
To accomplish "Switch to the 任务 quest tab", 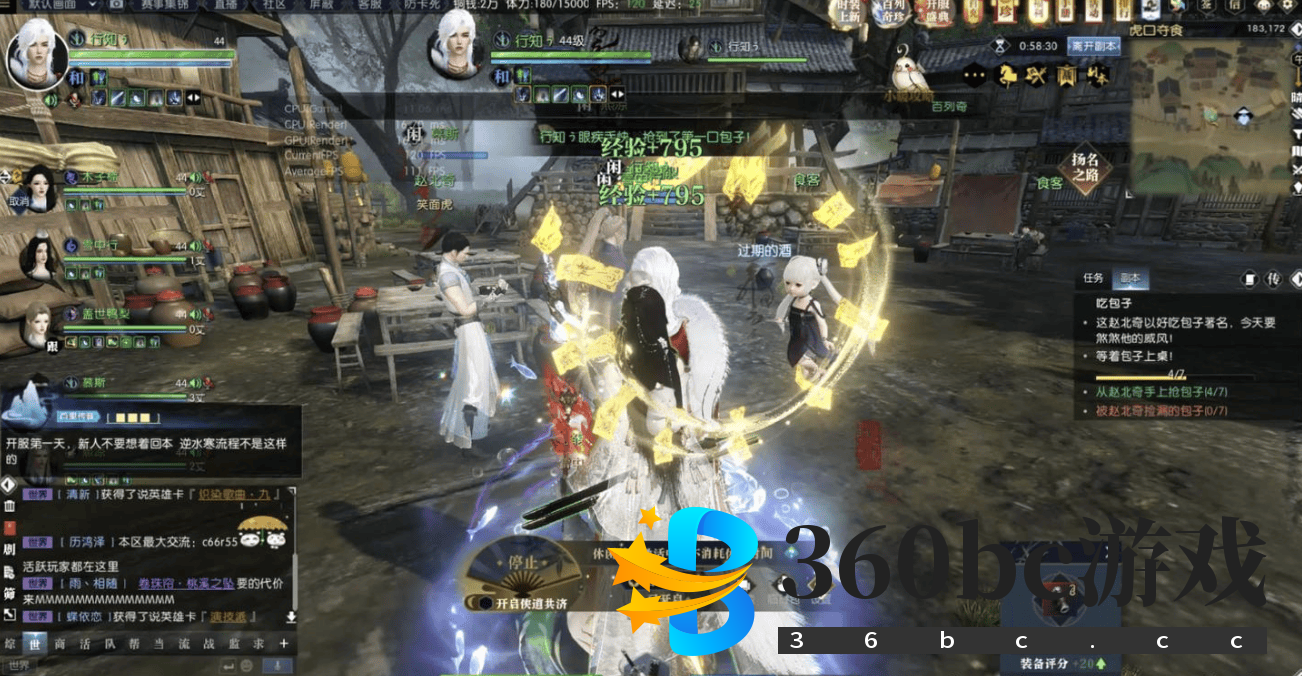I will (x=1093, y=278).
